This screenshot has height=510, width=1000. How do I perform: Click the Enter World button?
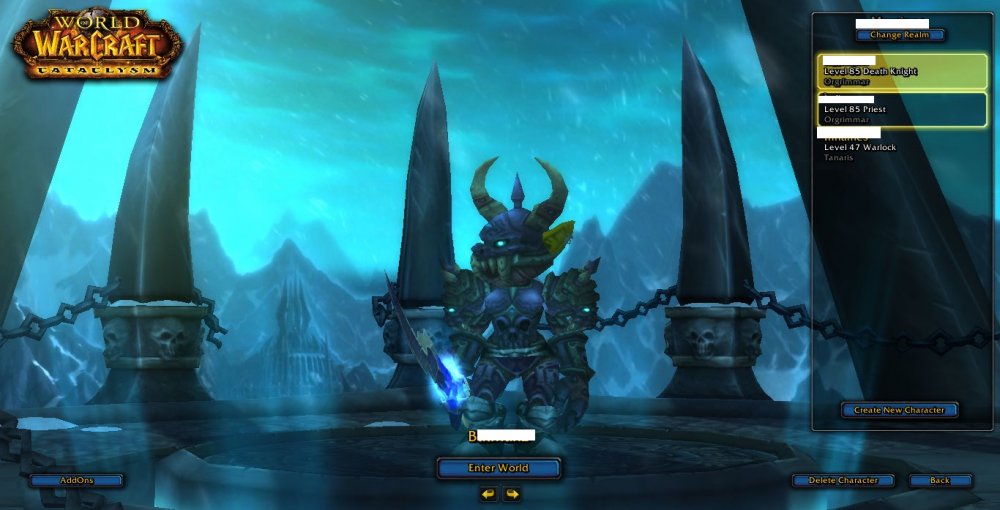[498, 468]
